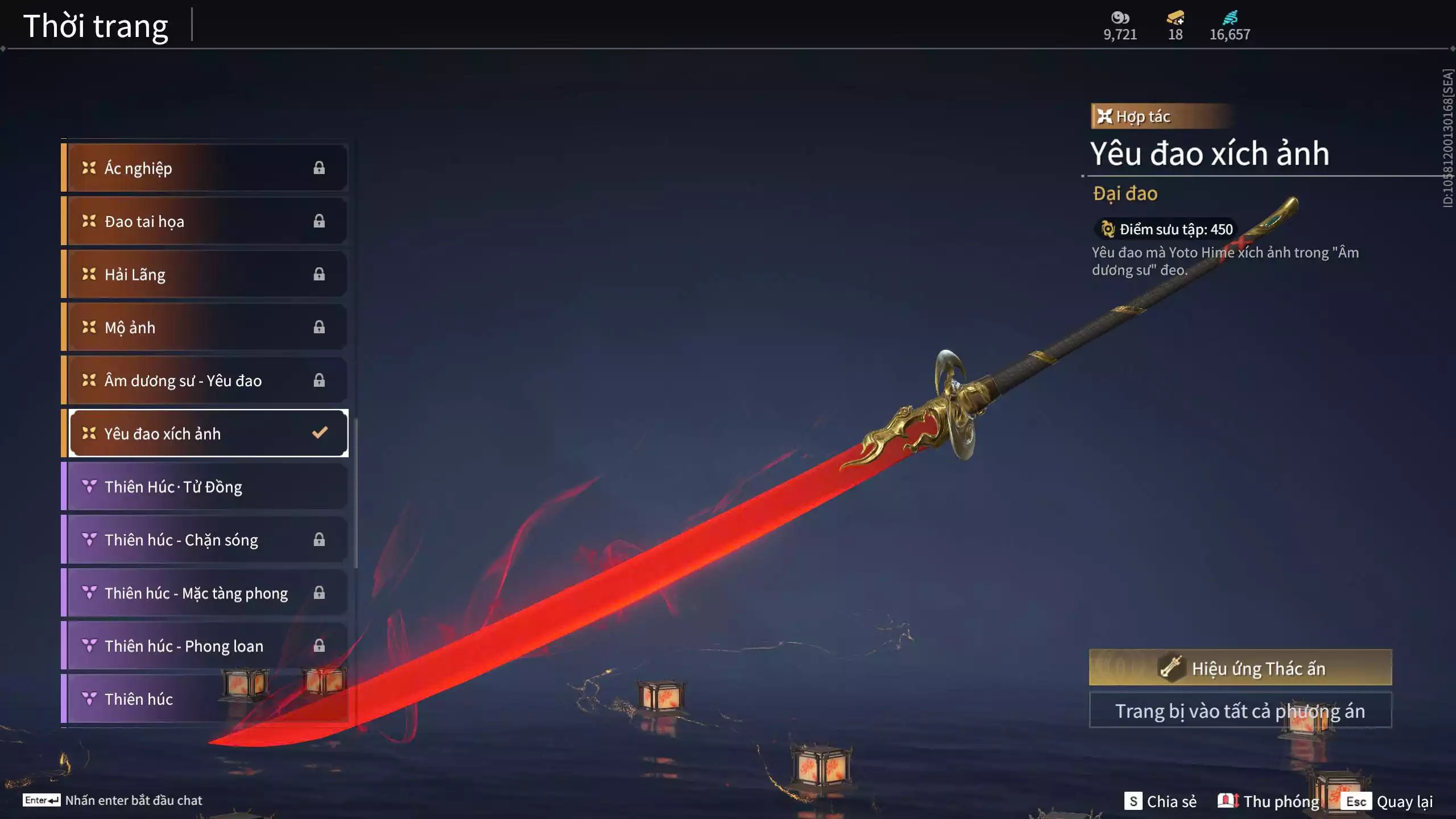Screen dimensions: 1456x819
Task: Select Hải Lãng from the list
Action: click(x=205, y=274)
